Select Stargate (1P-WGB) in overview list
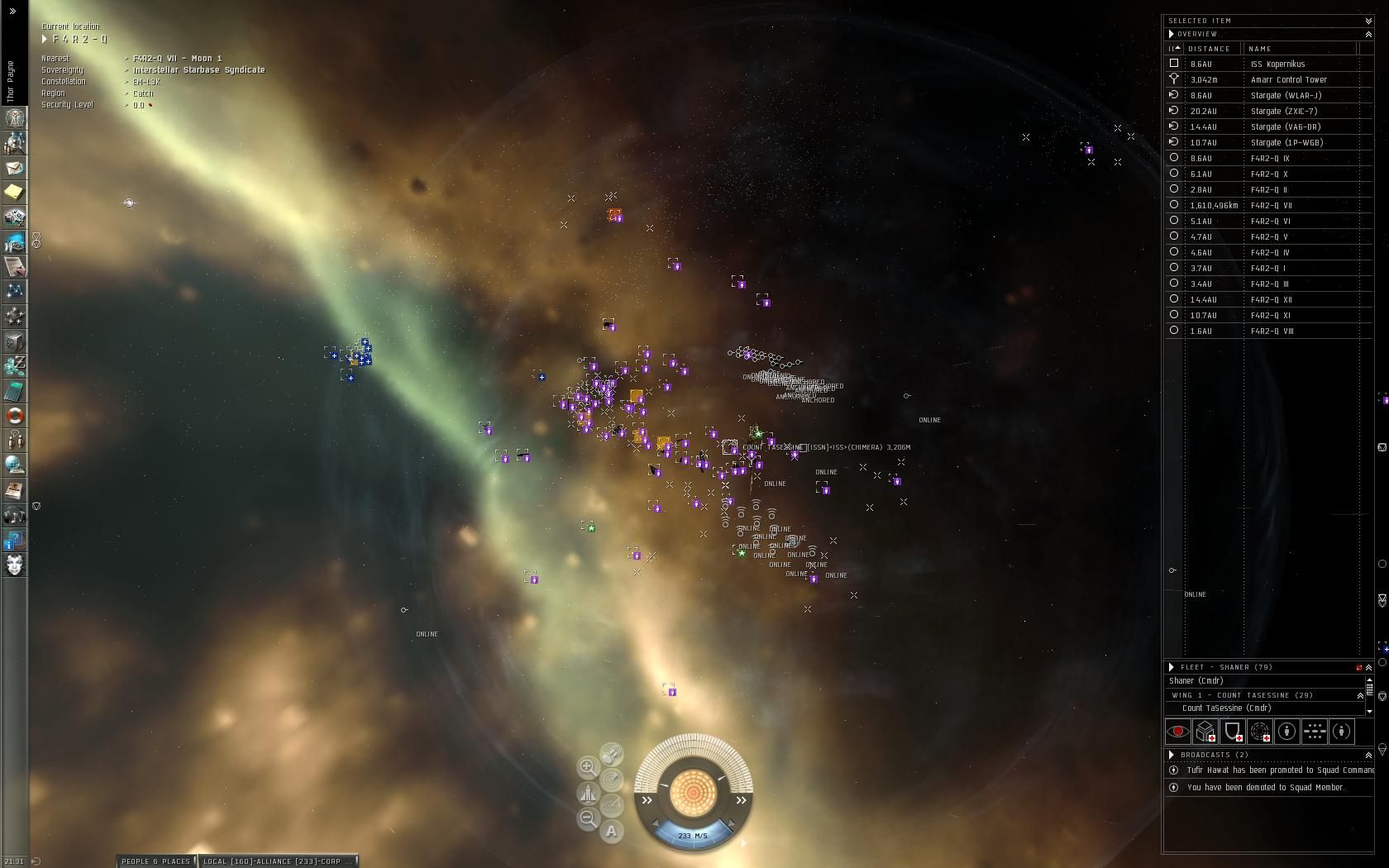 [1286, 143]
